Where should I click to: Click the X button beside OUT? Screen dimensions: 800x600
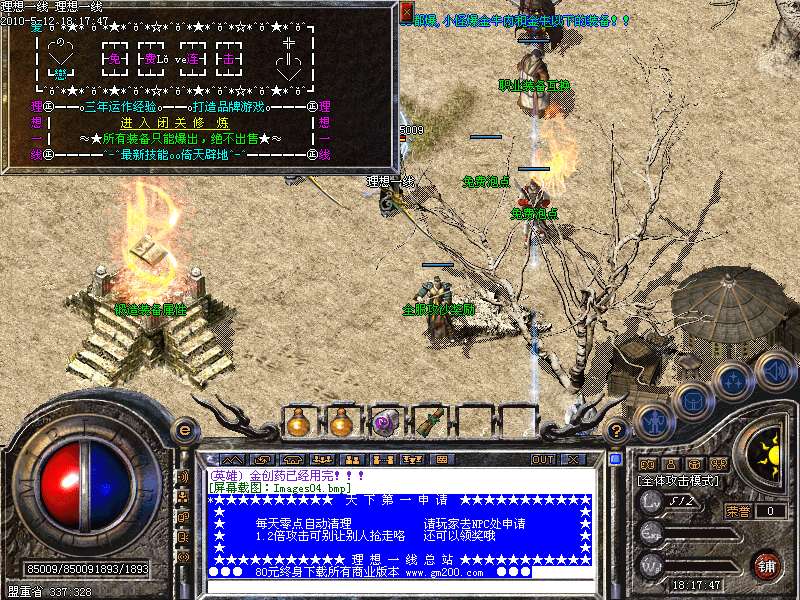tap(573, 459)
